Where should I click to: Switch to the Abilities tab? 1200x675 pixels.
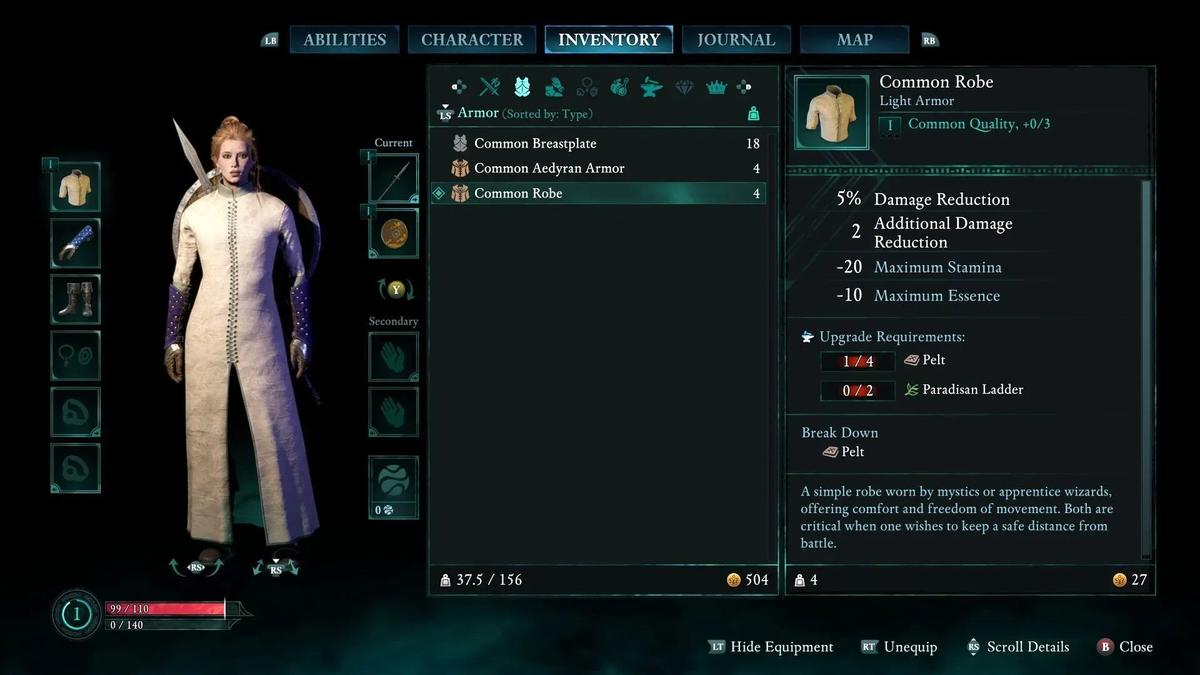[344, 40]
